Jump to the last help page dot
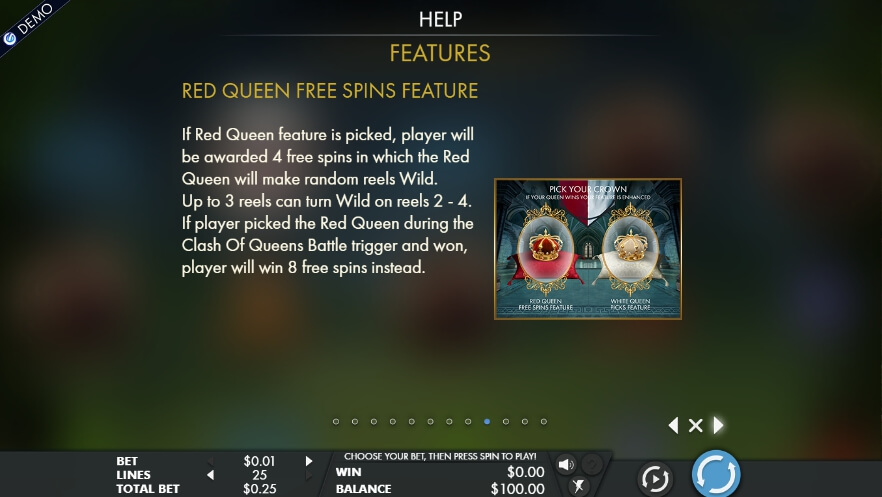This screenshot has height=497, width=882. (543, 422)
